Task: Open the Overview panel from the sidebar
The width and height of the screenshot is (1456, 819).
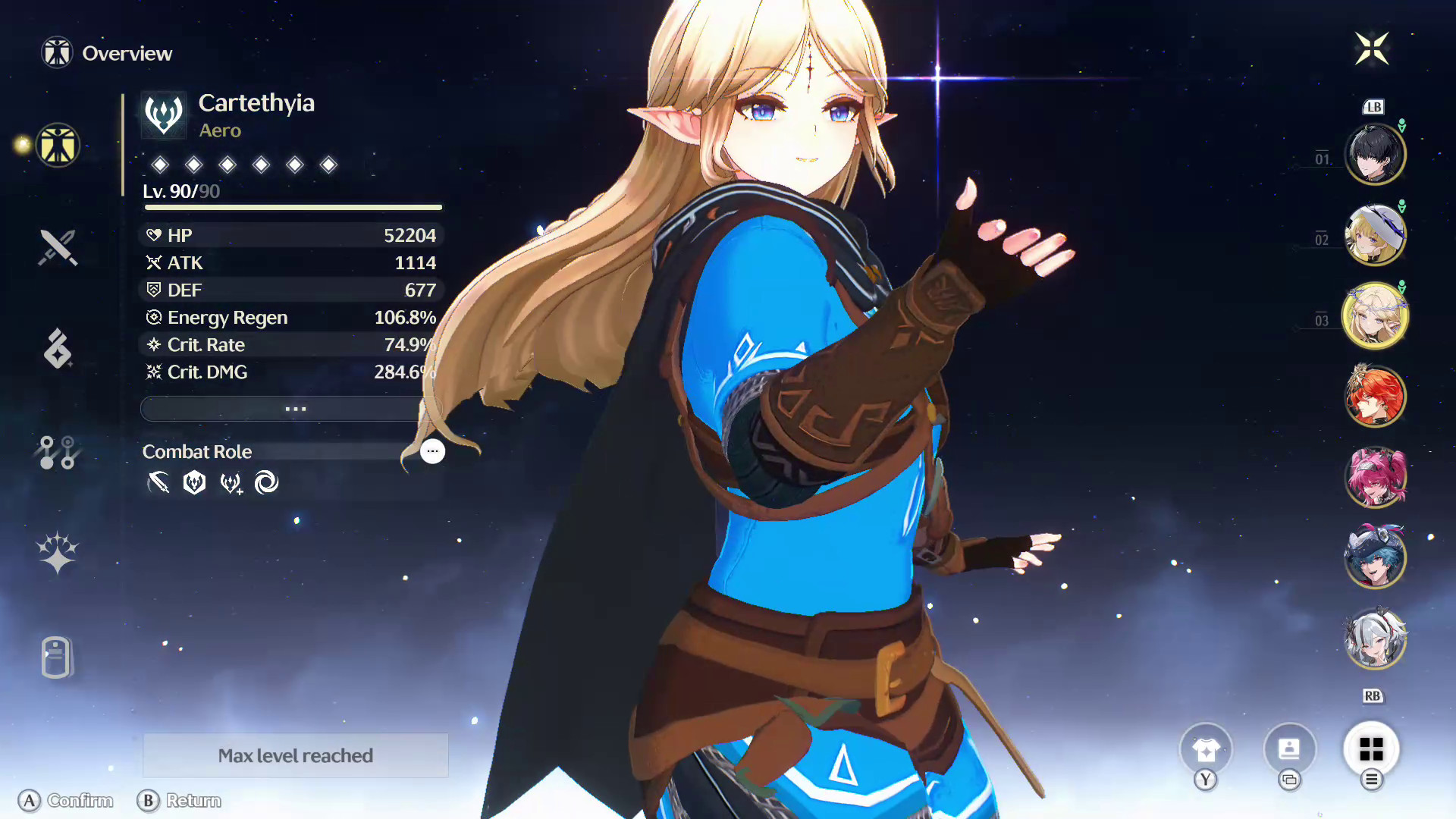Action: pos(57,146)
